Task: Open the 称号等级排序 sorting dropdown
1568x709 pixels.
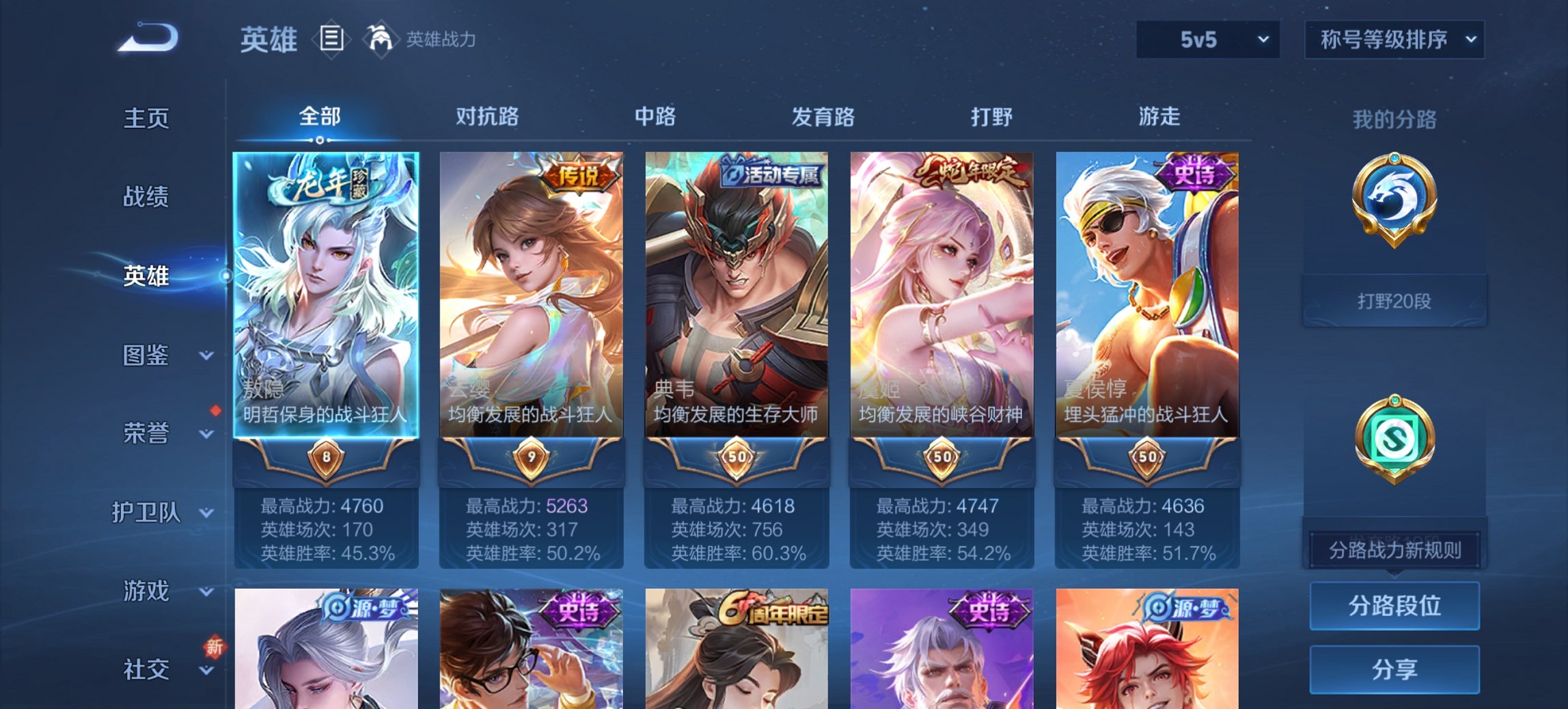Action: tap(1394, 40)
